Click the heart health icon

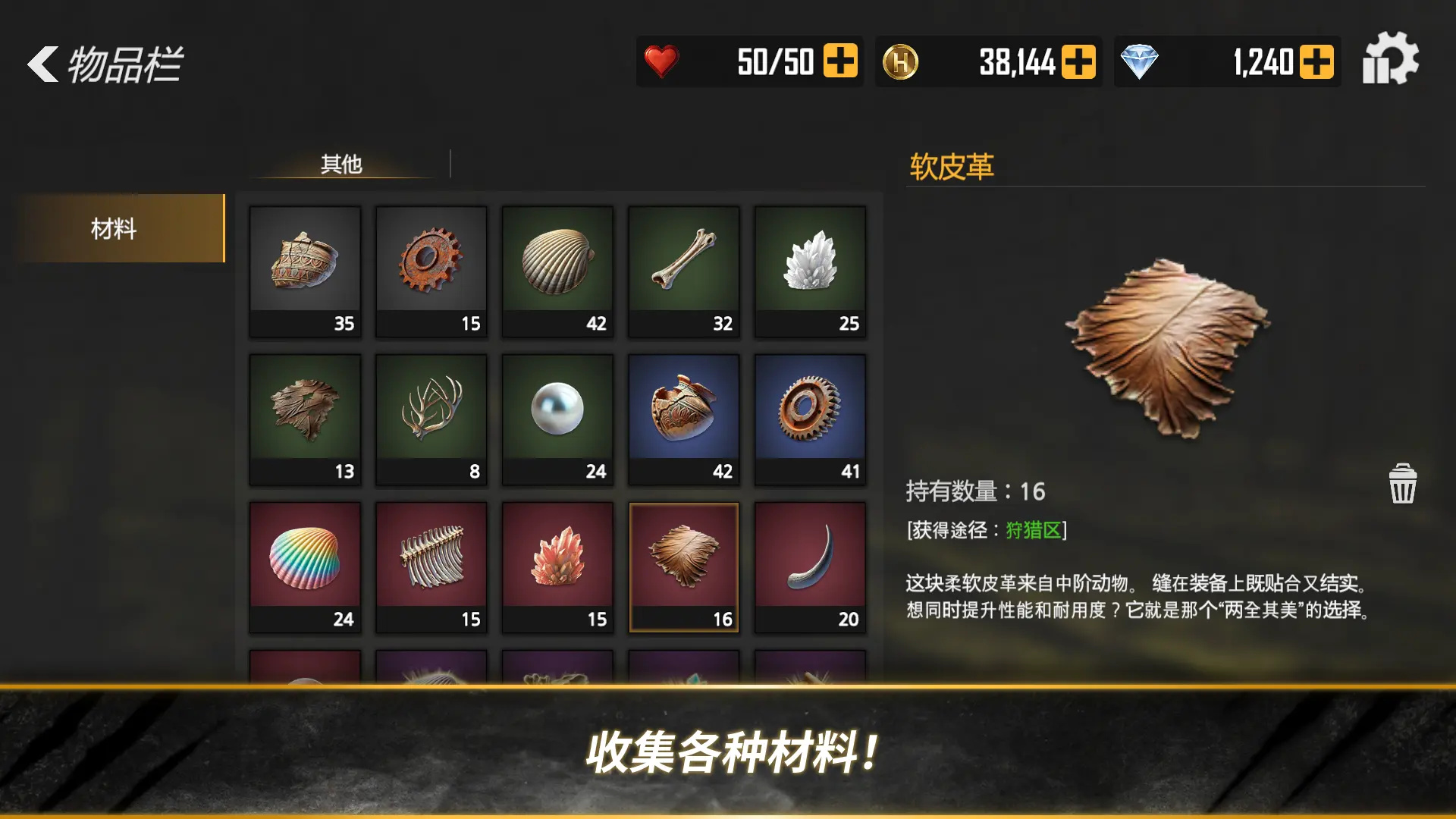(661, 61)
